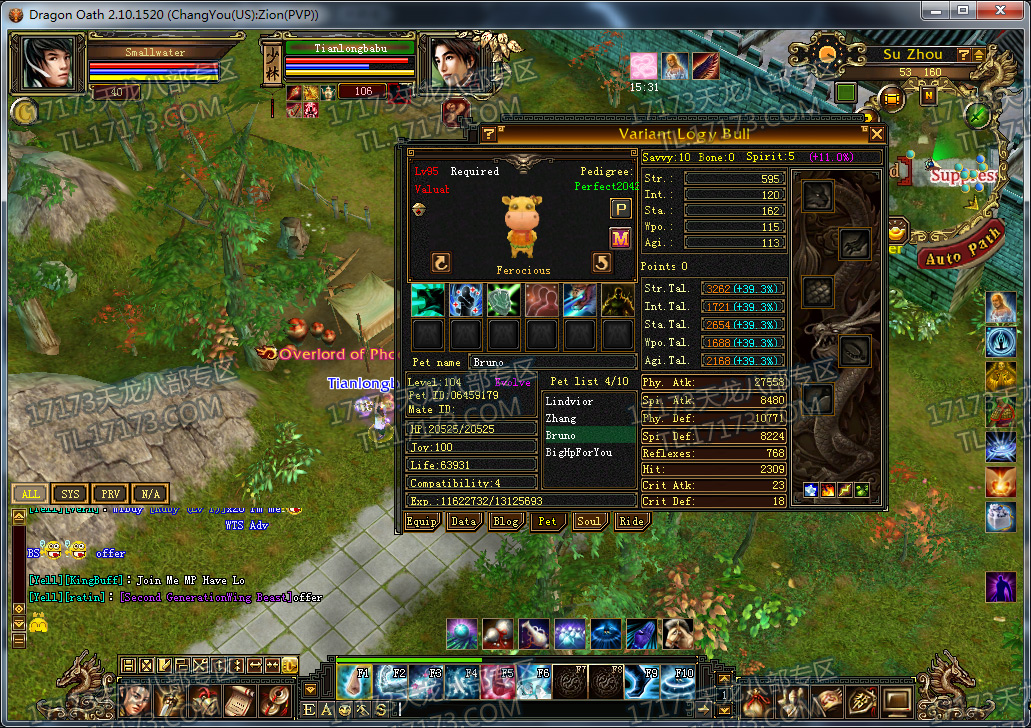Switch to the Blog tab
This screenshot has width=1031, height=728.
point(505,521)
